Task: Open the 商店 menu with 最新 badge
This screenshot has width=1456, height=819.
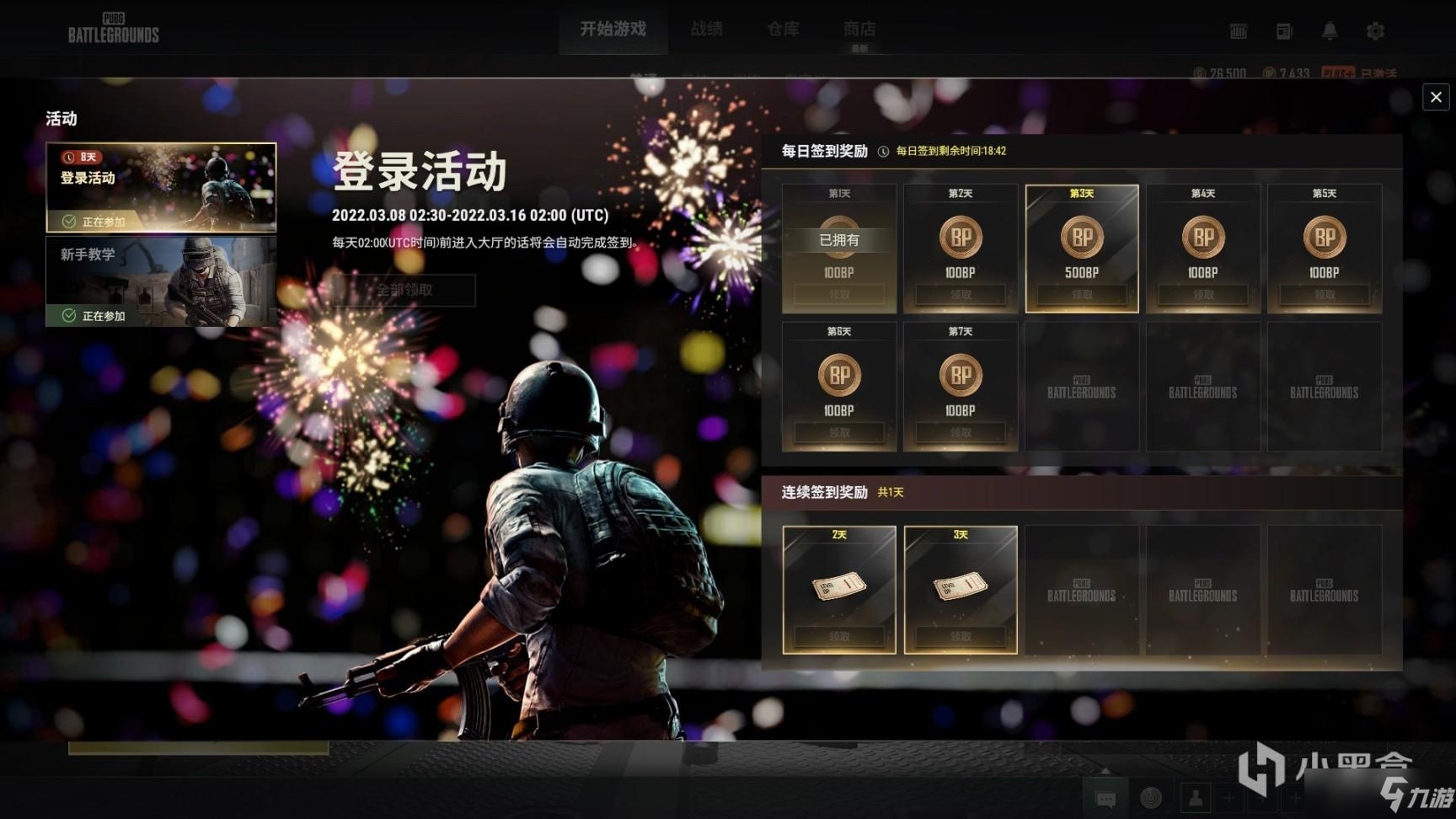Action: click(x=859, y=28)
